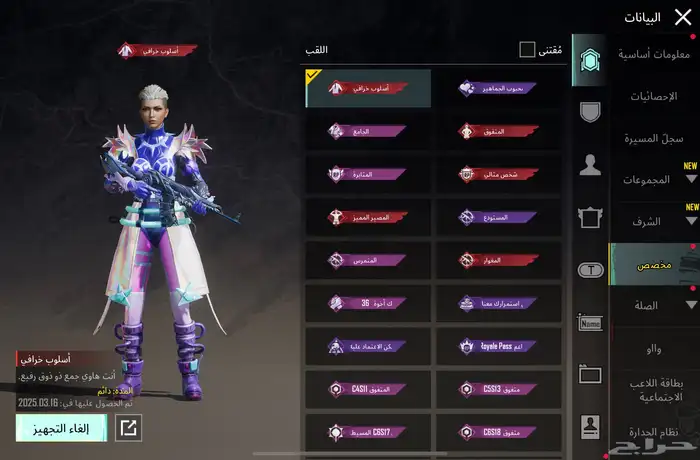Click إلغاء التجهيز to unequip title
Screen dimensions: 700x460
60,428
